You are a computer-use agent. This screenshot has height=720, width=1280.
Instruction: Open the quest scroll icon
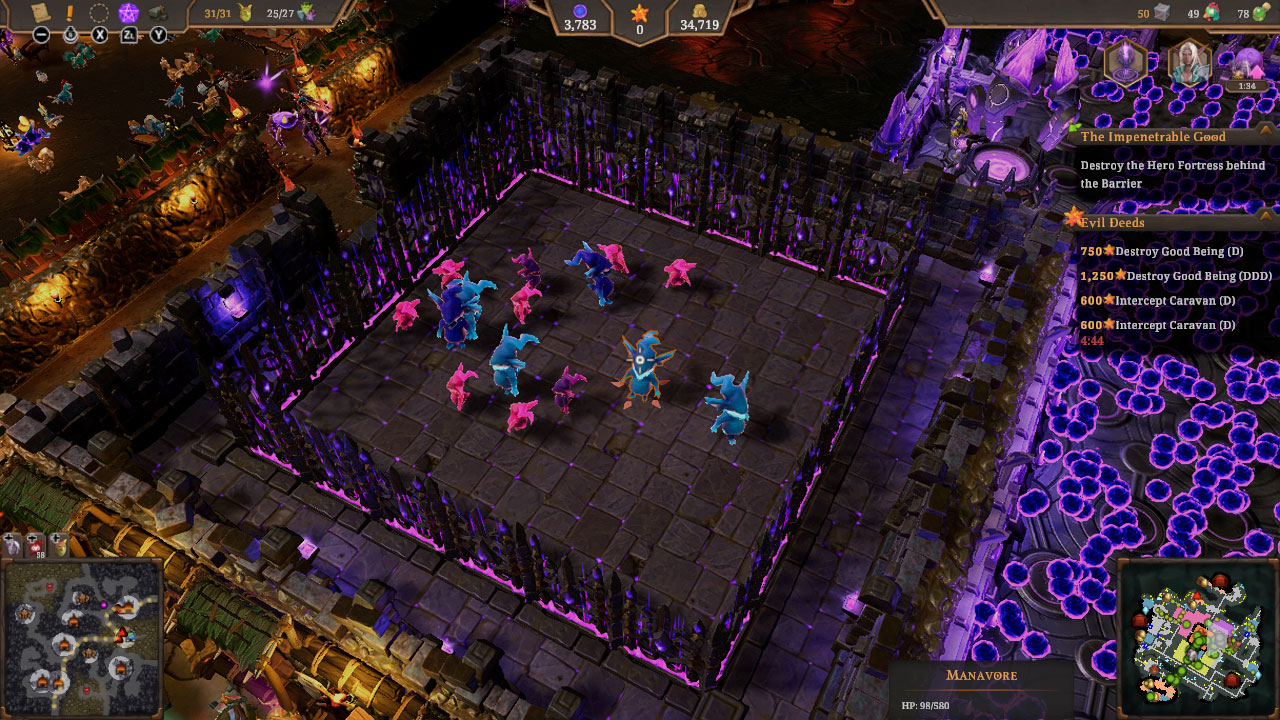coord(40,14)
